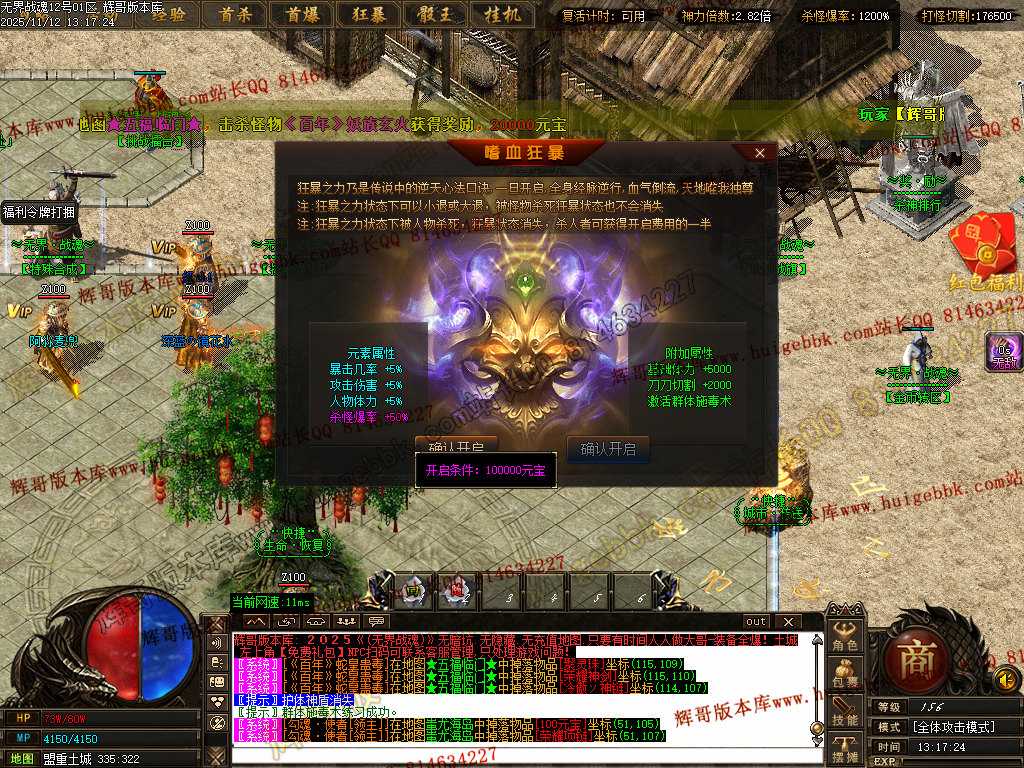Open the 经验 top menu
This screenshot has width=1024, height=768.
pos(167,14)
